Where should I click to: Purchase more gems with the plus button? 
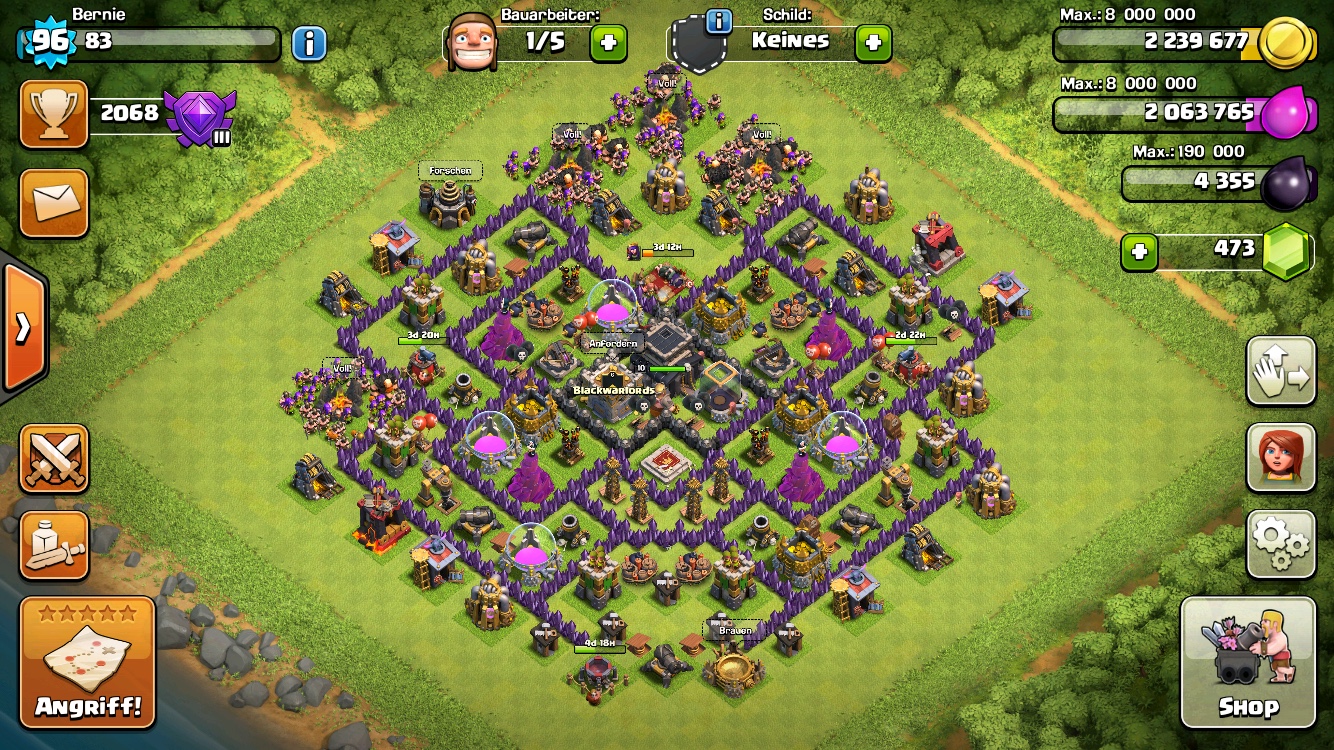1138,252
